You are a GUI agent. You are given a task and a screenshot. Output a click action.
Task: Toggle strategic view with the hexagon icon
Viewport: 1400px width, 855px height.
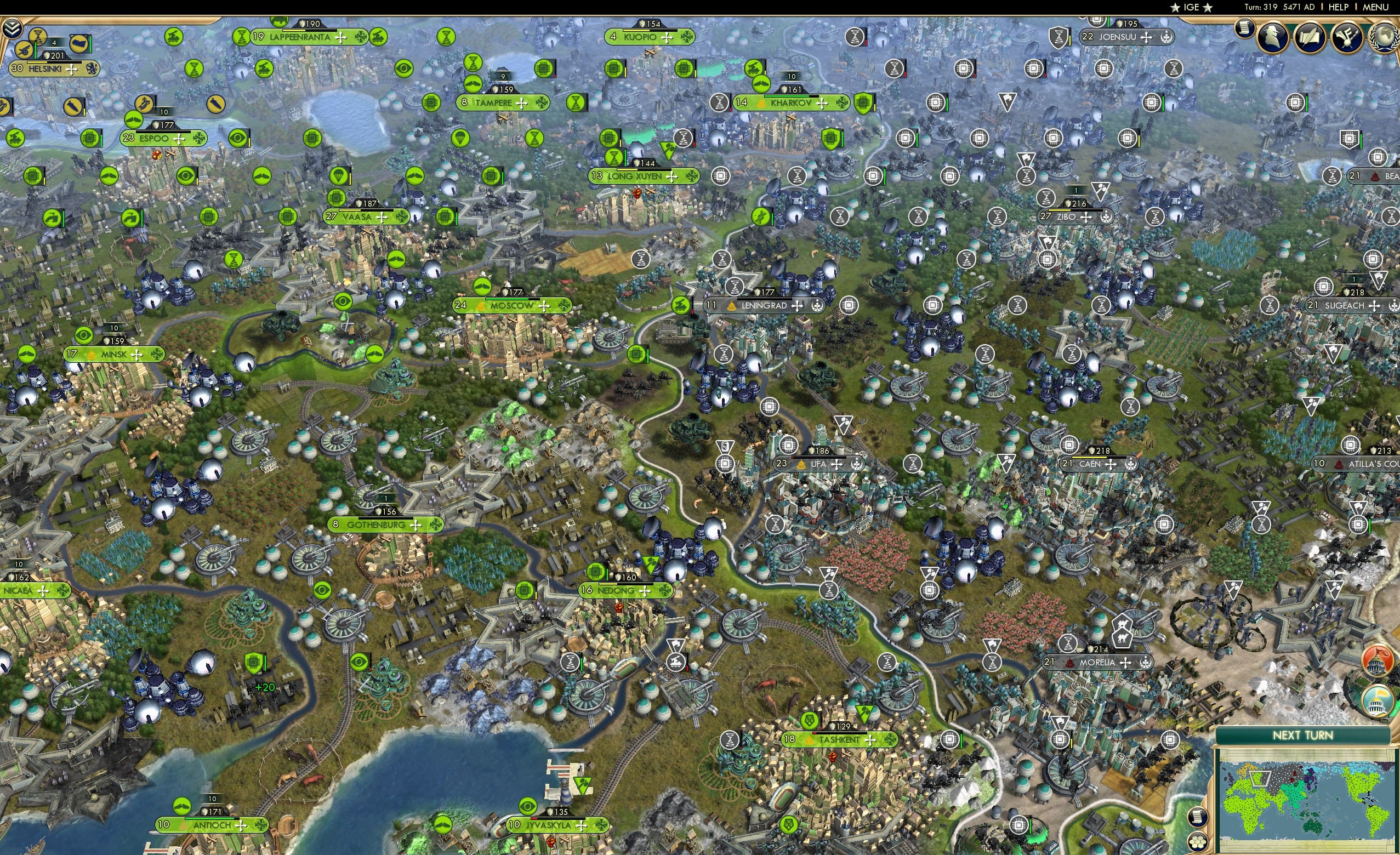tap(1198, 842)
